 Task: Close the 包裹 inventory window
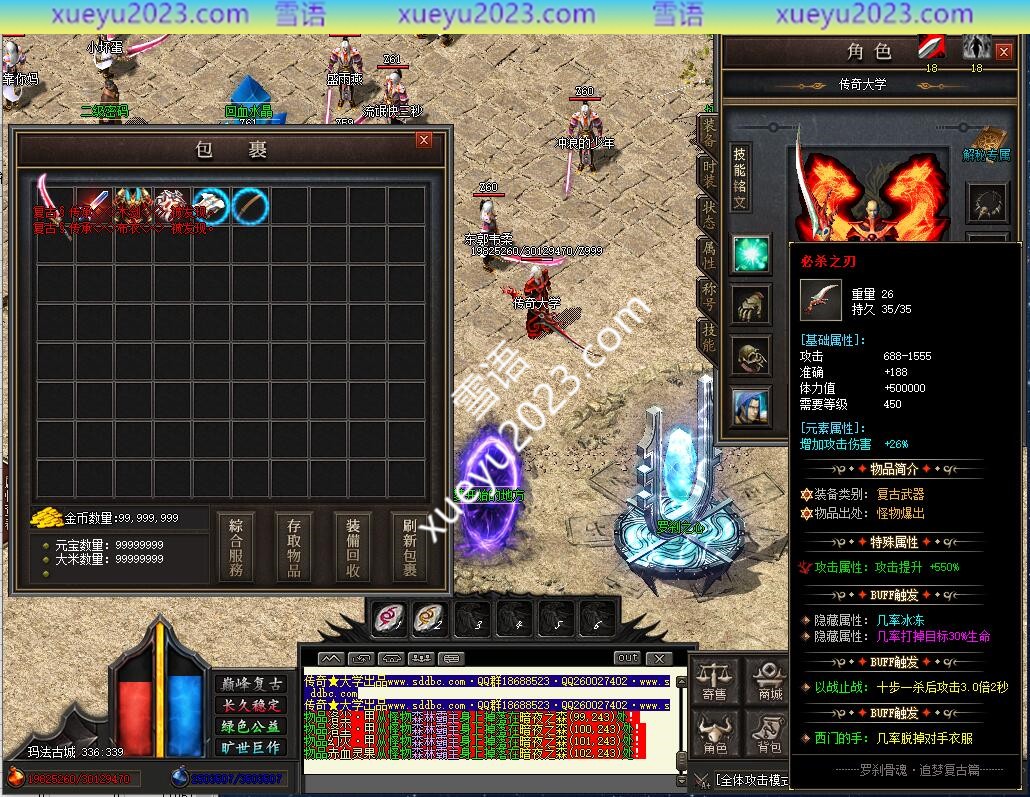pyautogui.click(x=424, y=141)
